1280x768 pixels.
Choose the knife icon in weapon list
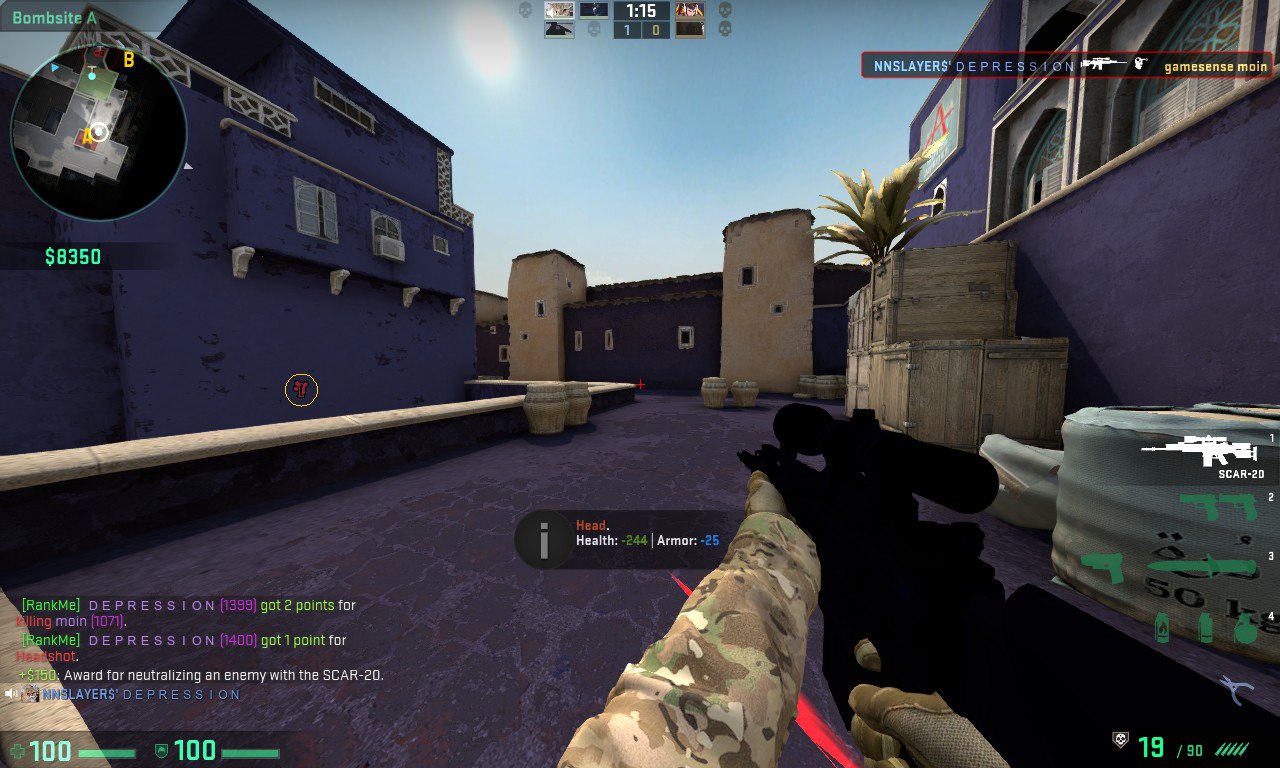pyautogui.click(x=1201, y=566)
